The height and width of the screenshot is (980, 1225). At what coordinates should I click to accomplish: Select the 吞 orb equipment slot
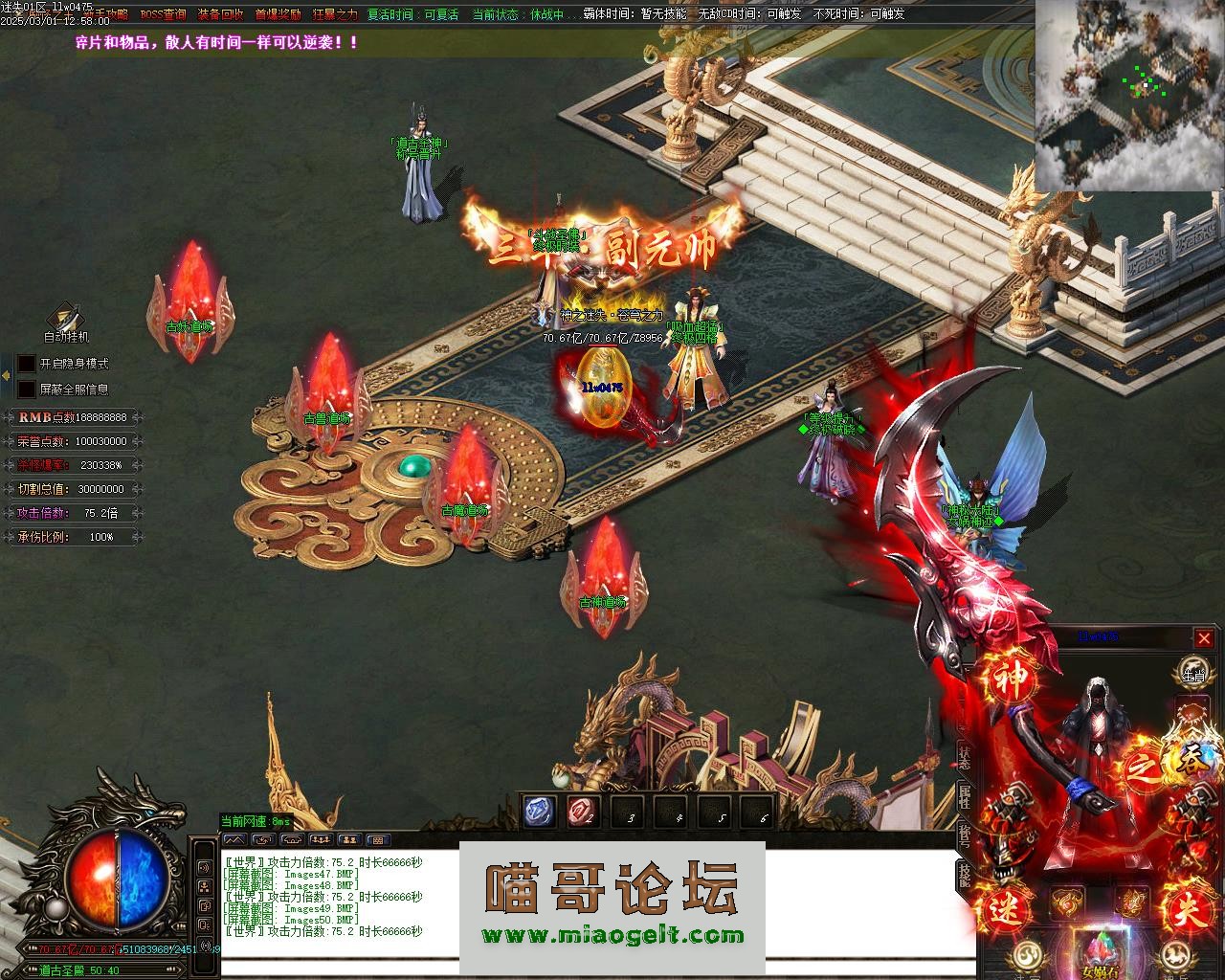[x=1192, y=754]
